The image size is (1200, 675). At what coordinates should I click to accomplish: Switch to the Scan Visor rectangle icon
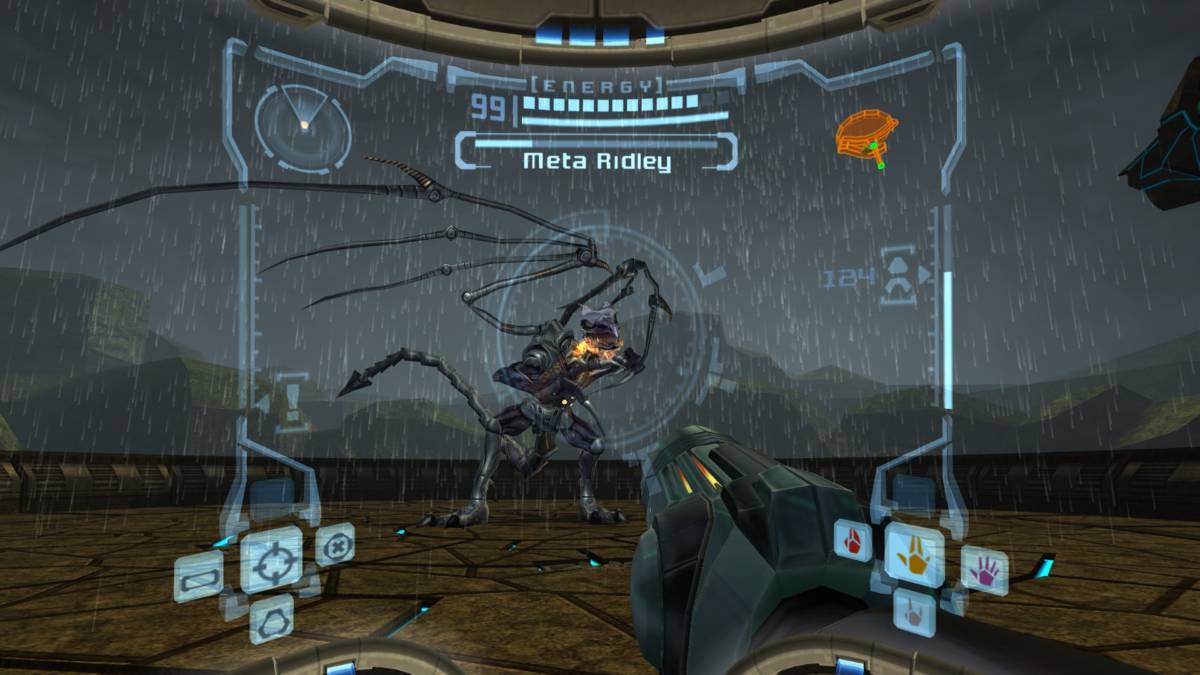[198, 577]
